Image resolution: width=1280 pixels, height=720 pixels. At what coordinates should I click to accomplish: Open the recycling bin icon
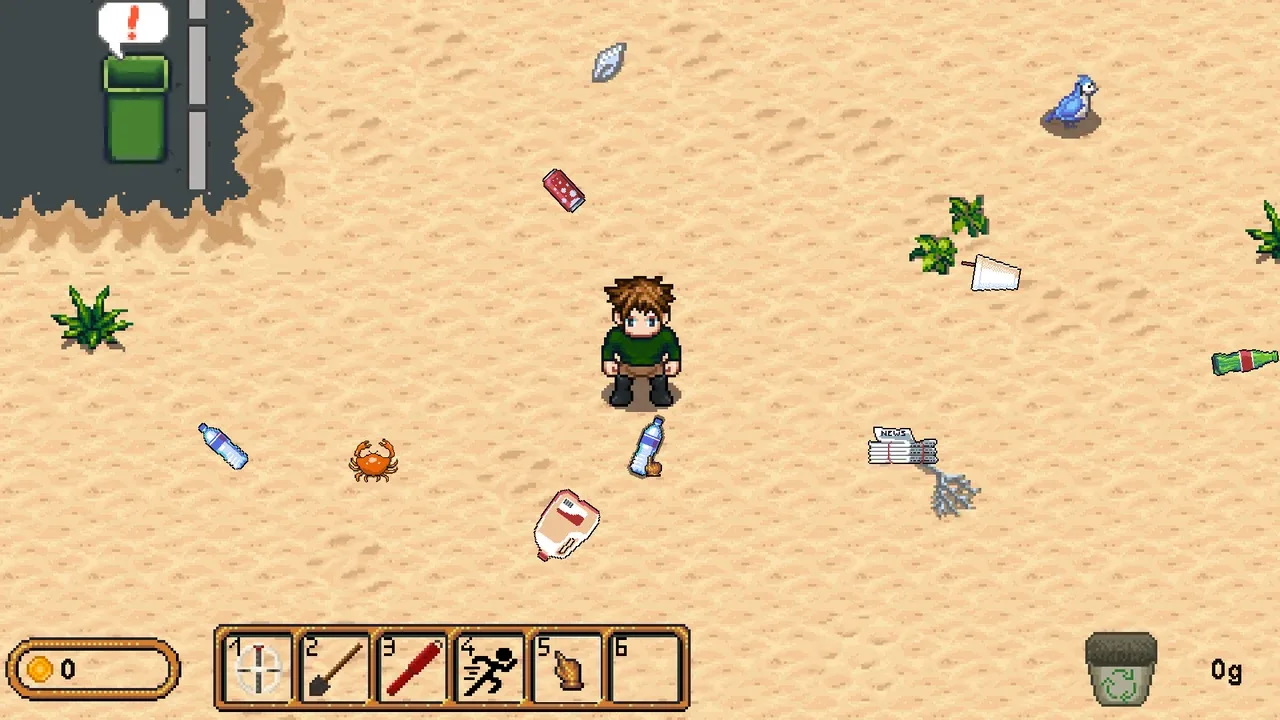1121,668
